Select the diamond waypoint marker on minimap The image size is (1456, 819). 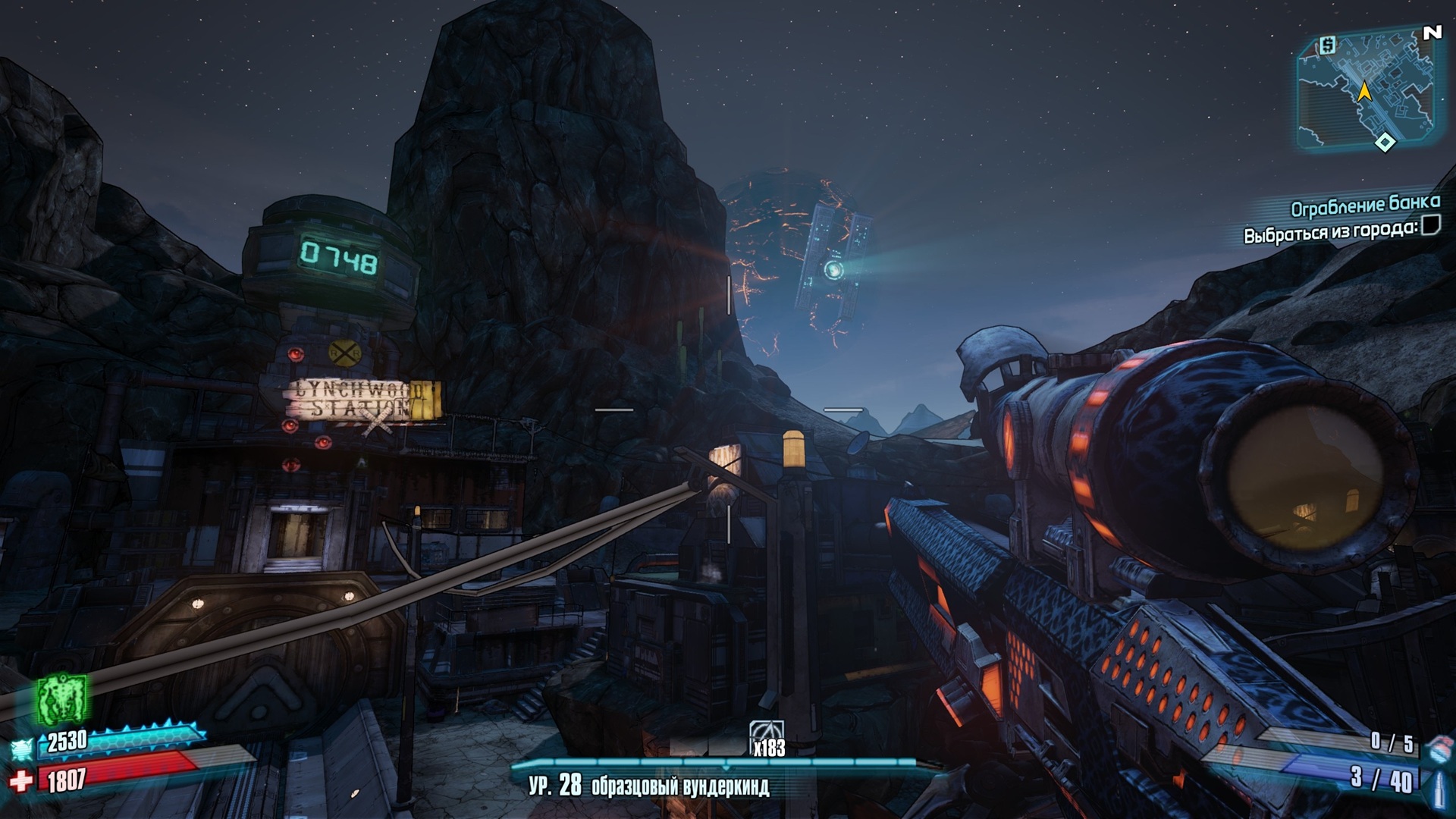(1385, 142)
